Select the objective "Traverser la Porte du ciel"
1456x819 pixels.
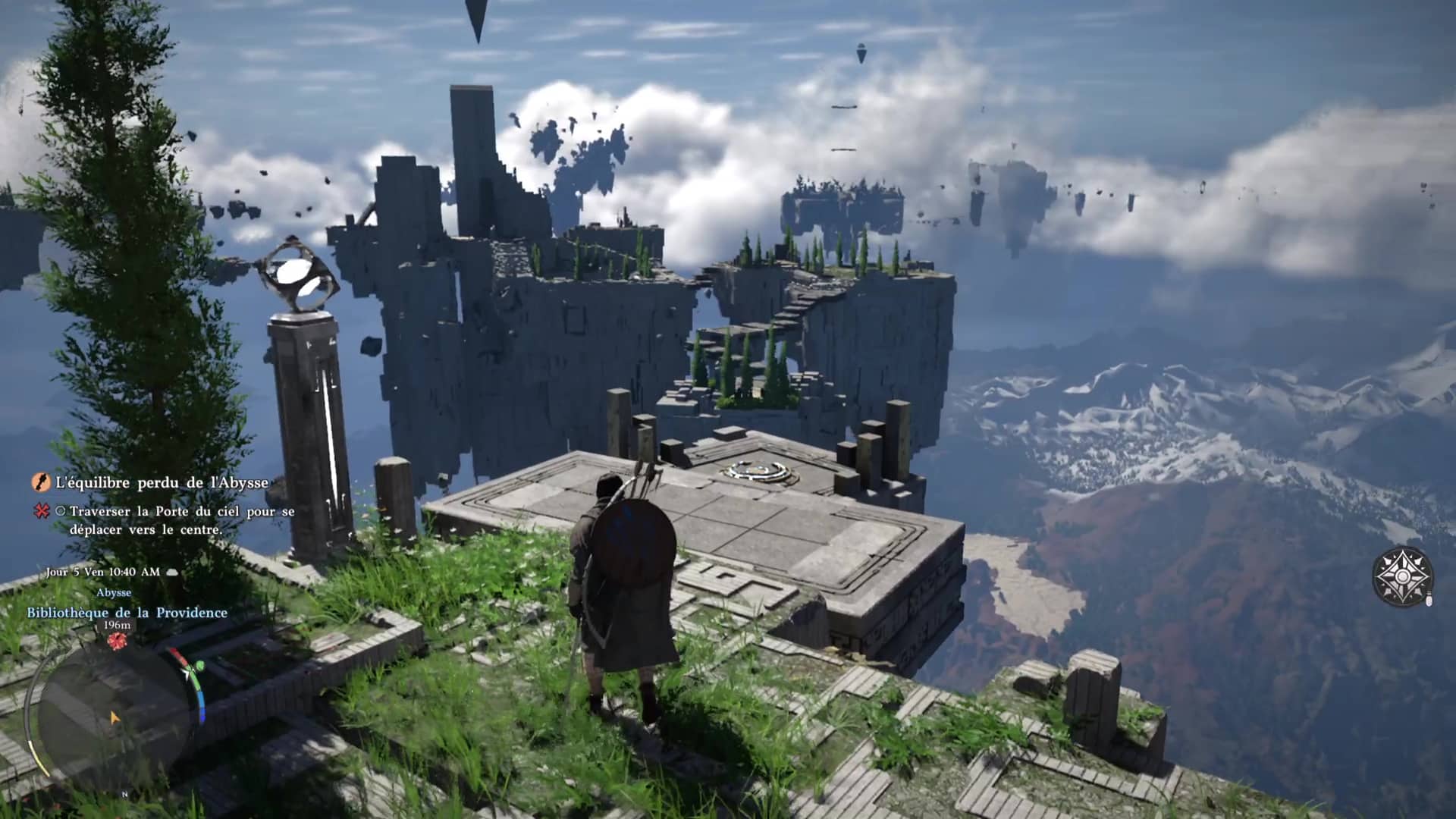[x=182, y=520]
